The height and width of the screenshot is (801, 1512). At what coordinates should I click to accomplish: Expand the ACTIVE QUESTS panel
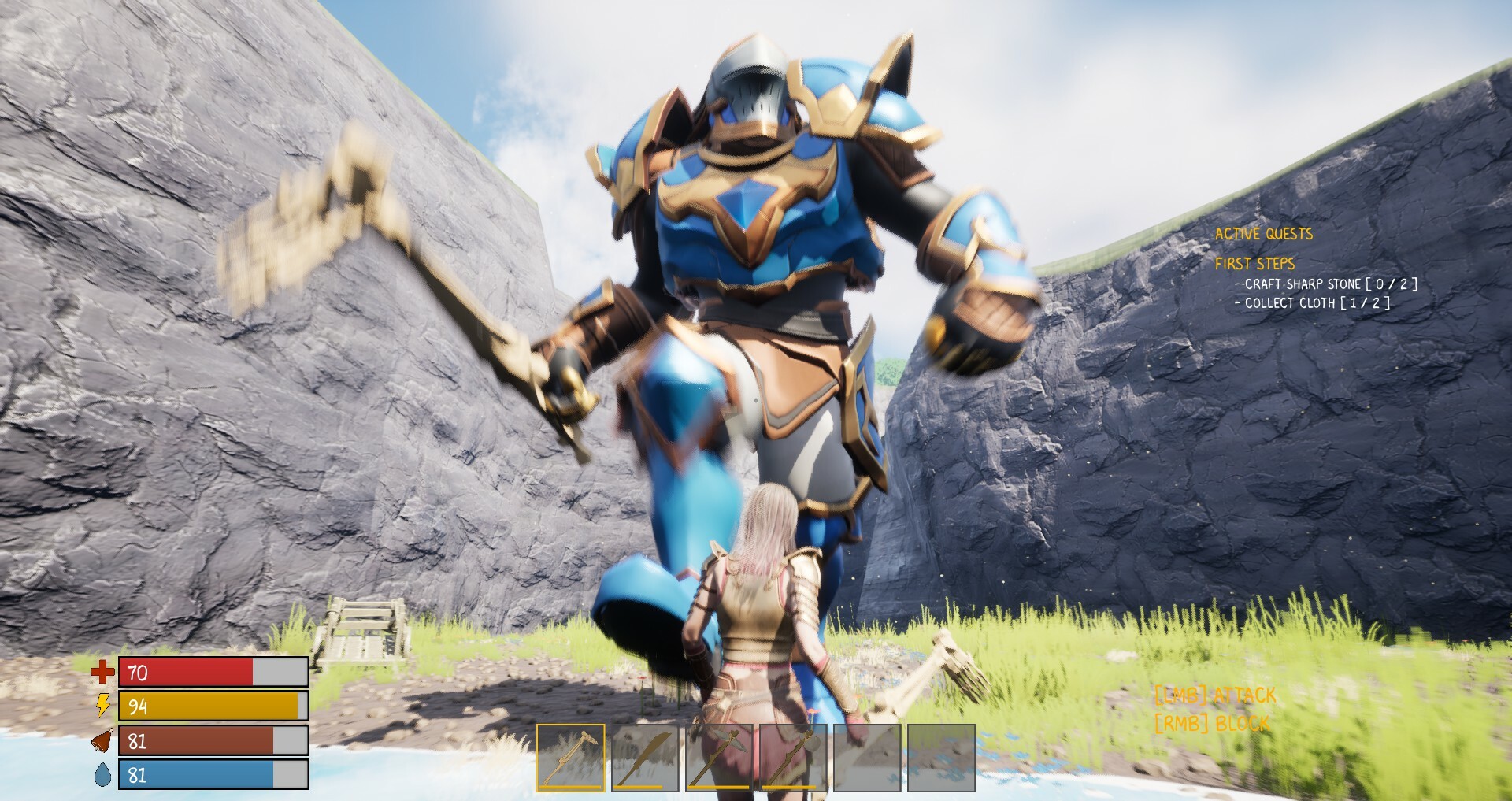click(1264, 233)
